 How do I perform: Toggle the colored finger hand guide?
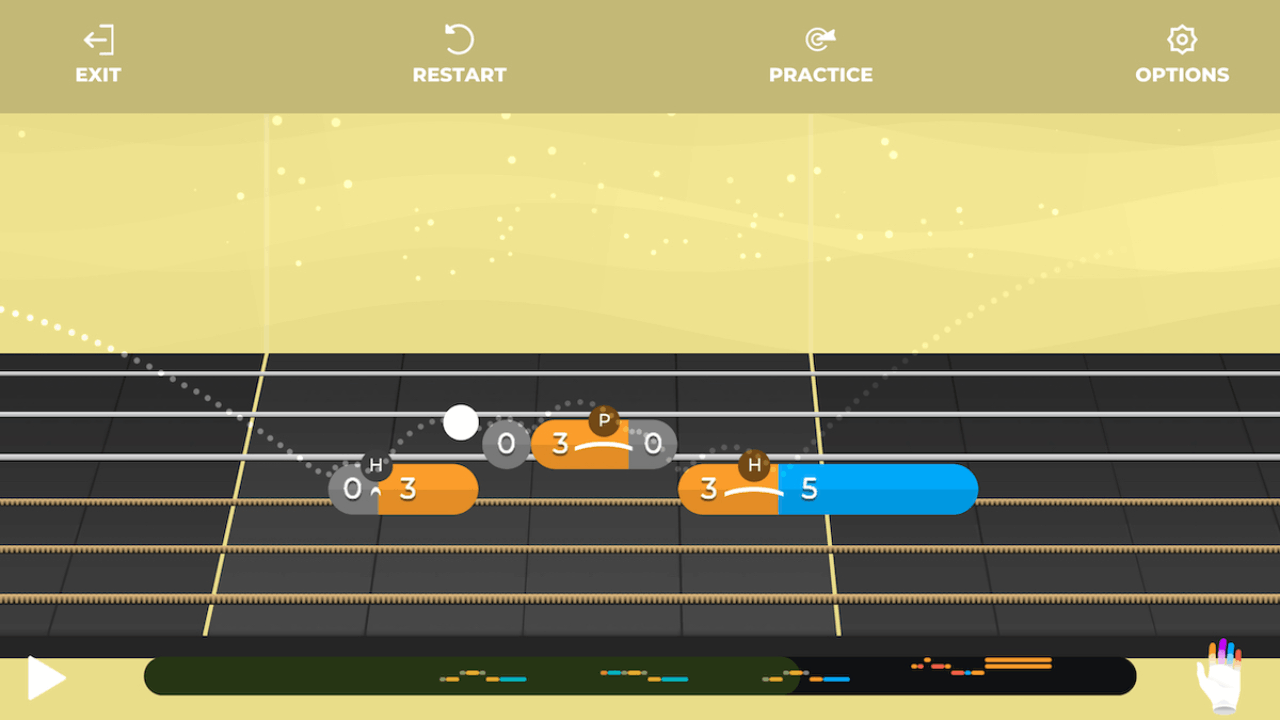(1220, 676)
